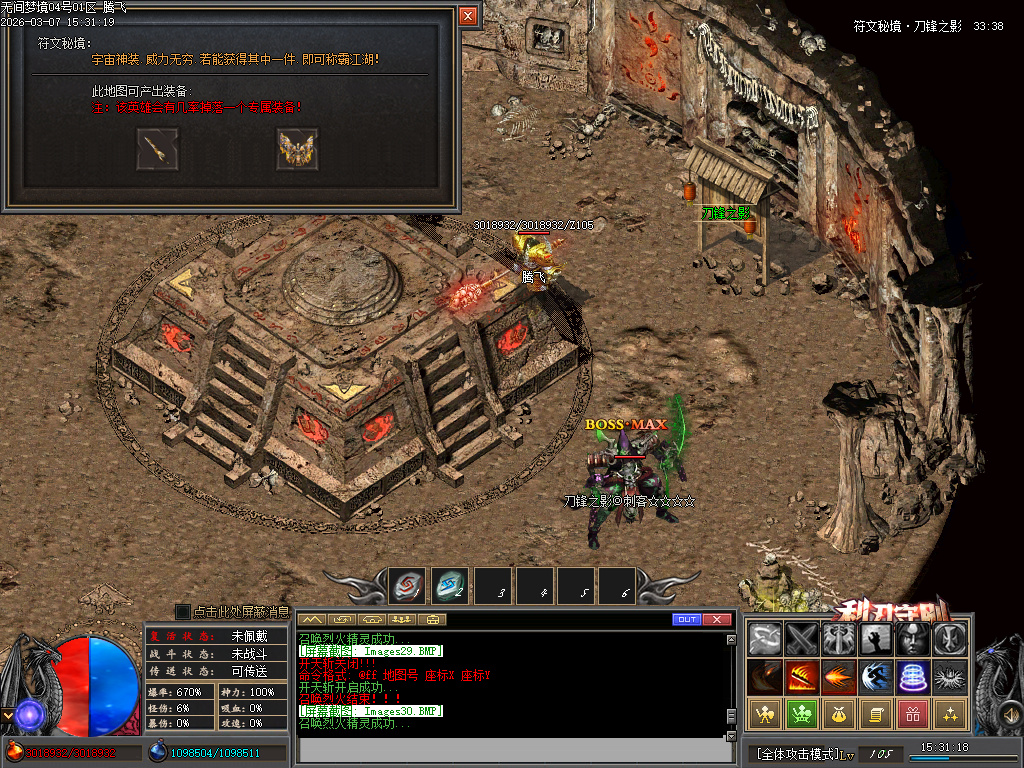Click the OUT button on the chat bar
The width and height of the screenshot is (1024, 768).
tap(686, 620)
